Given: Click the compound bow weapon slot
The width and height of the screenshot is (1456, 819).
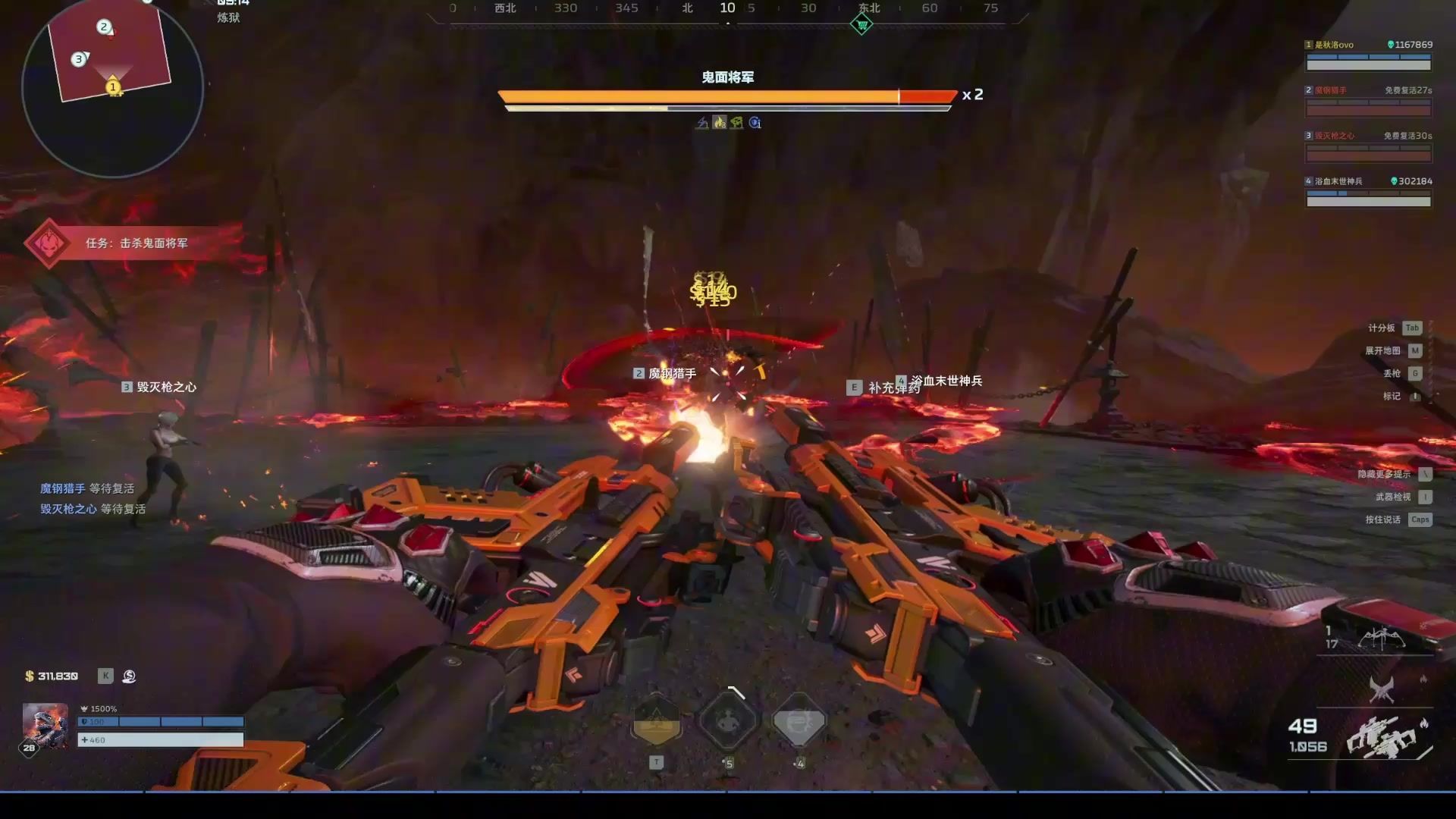Looking at the screenshot, I should click(x=1382, y=639).
